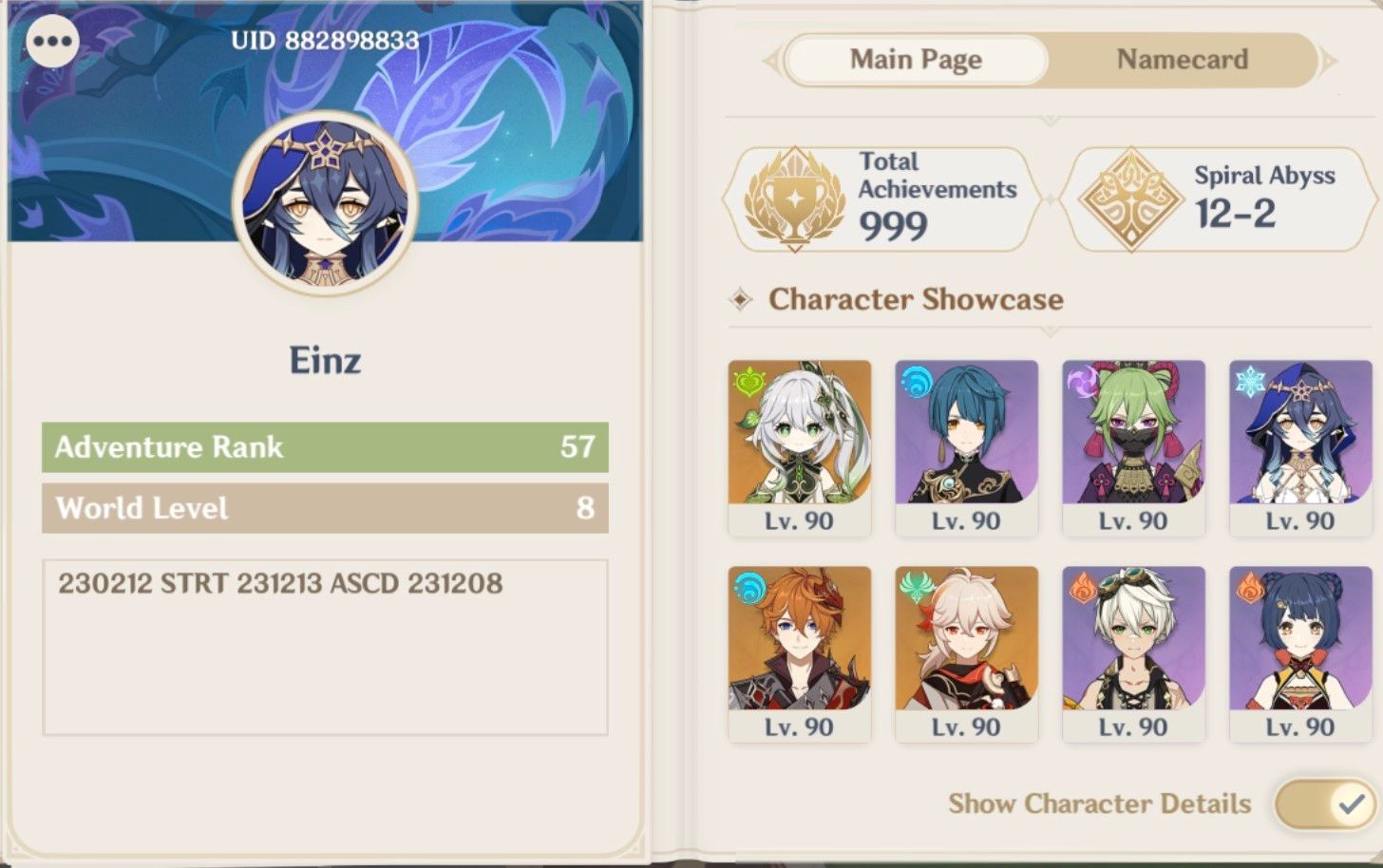This screenshot has width=1383, height=868.
Task: Switch to the Namecard tab
Action: pyautogui.click(x=1183, y=60)
